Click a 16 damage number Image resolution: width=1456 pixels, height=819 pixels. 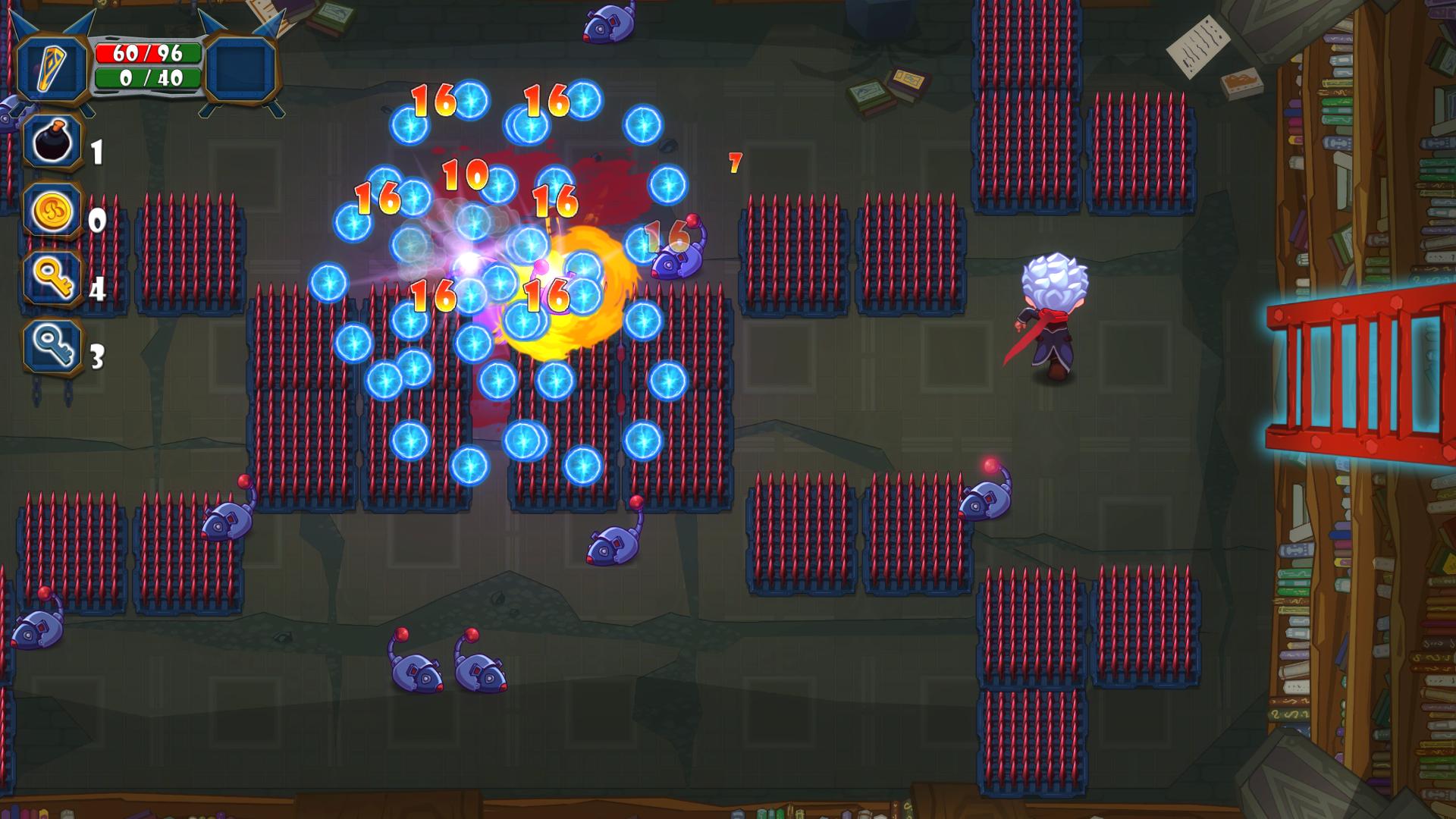(x=435, y=102)
